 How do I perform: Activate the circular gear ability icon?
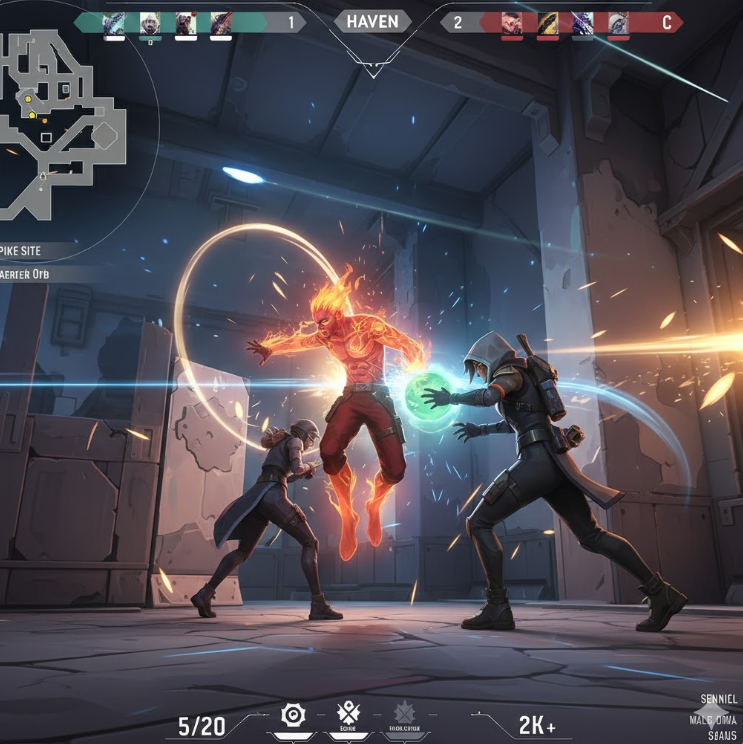tap(292, 715)
